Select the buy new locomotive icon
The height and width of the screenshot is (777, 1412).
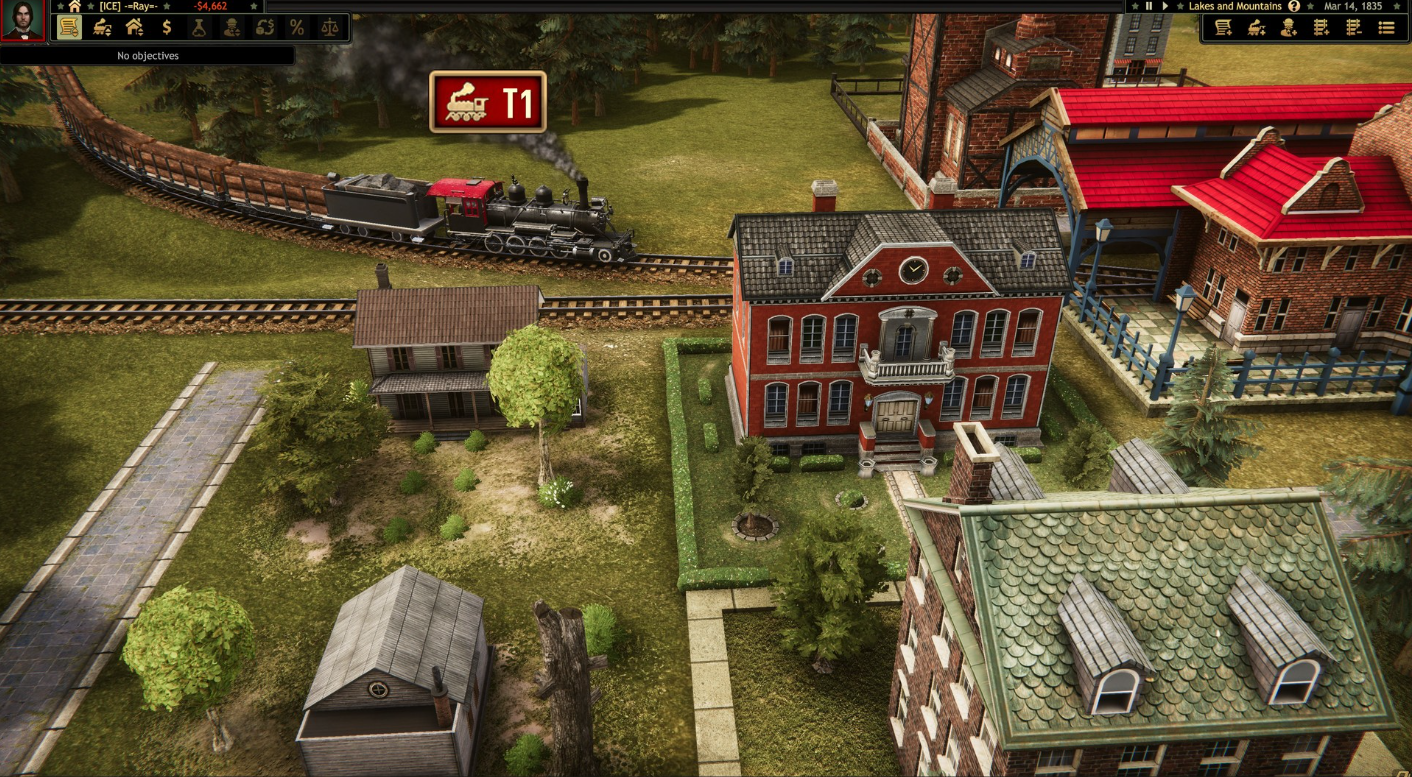pos(1256,28)
